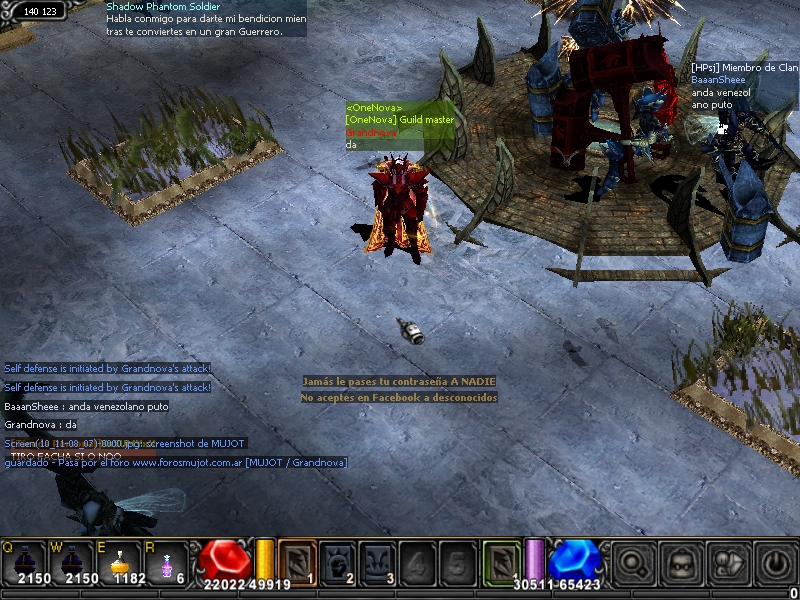
Task: Open the character and community menu
Action: click(728, 562)
